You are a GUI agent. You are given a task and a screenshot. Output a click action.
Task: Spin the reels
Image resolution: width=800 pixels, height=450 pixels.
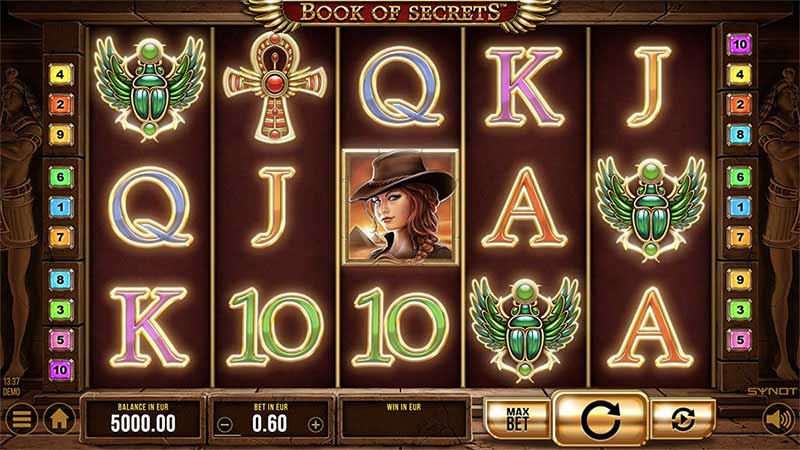click(599, 418)
